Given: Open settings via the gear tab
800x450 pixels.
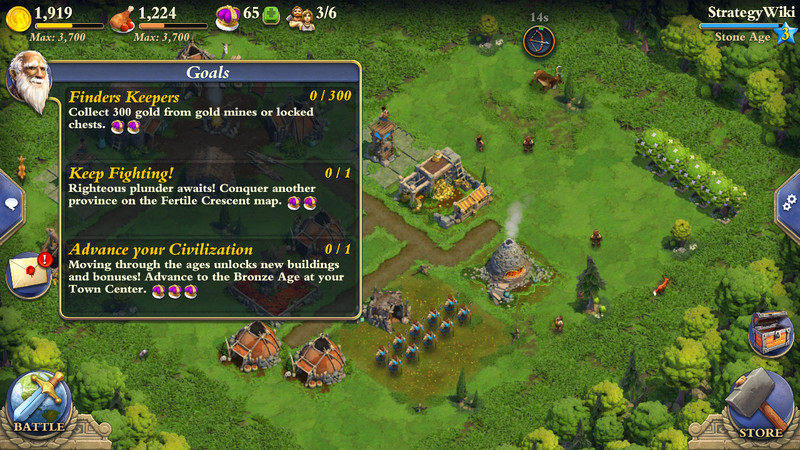Looking at the screenshot, I should pyautogui.click(x=789, y=201).
